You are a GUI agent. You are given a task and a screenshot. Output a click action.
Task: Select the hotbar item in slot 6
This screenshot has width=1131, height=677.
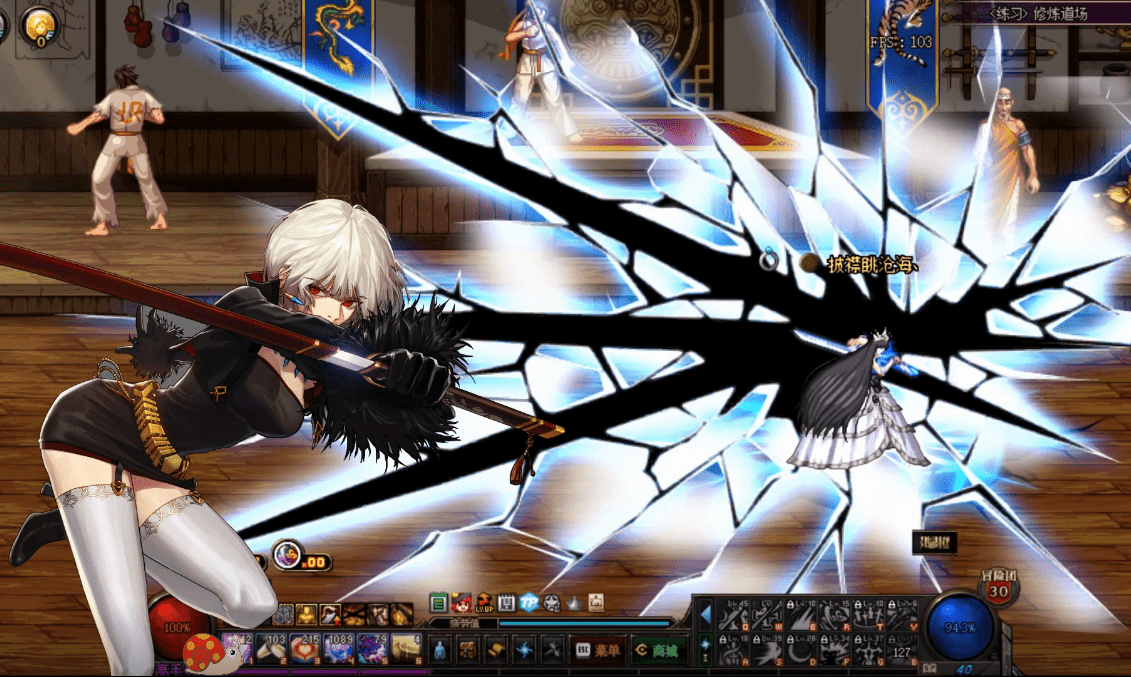(x=406, y=648)
